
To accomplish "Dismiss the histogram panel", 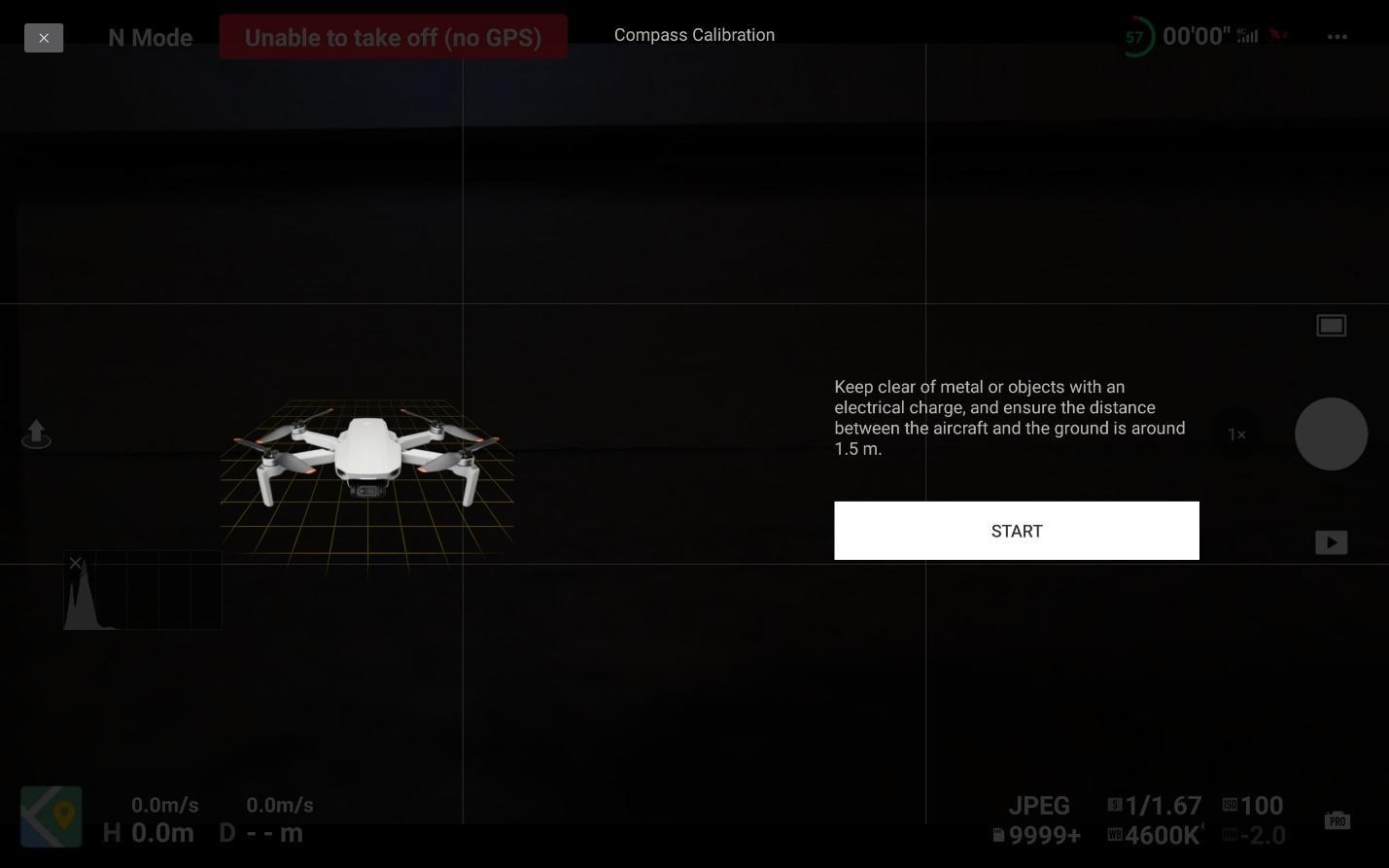I will (75, 563).
